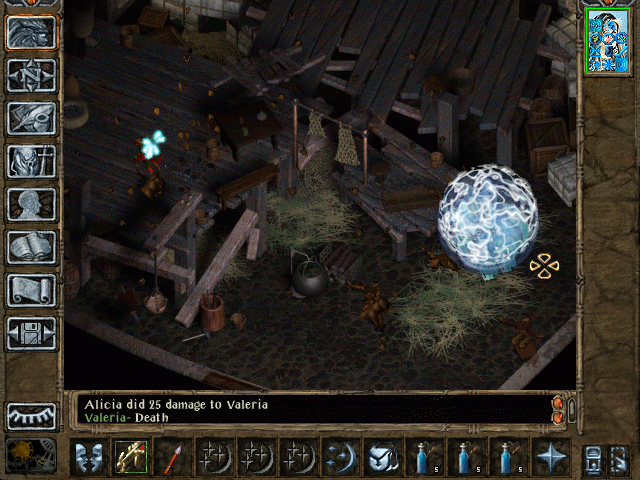Open the mage spellbook
The width and height of the screenshot is (640, 480).
[x=31, y=247]
